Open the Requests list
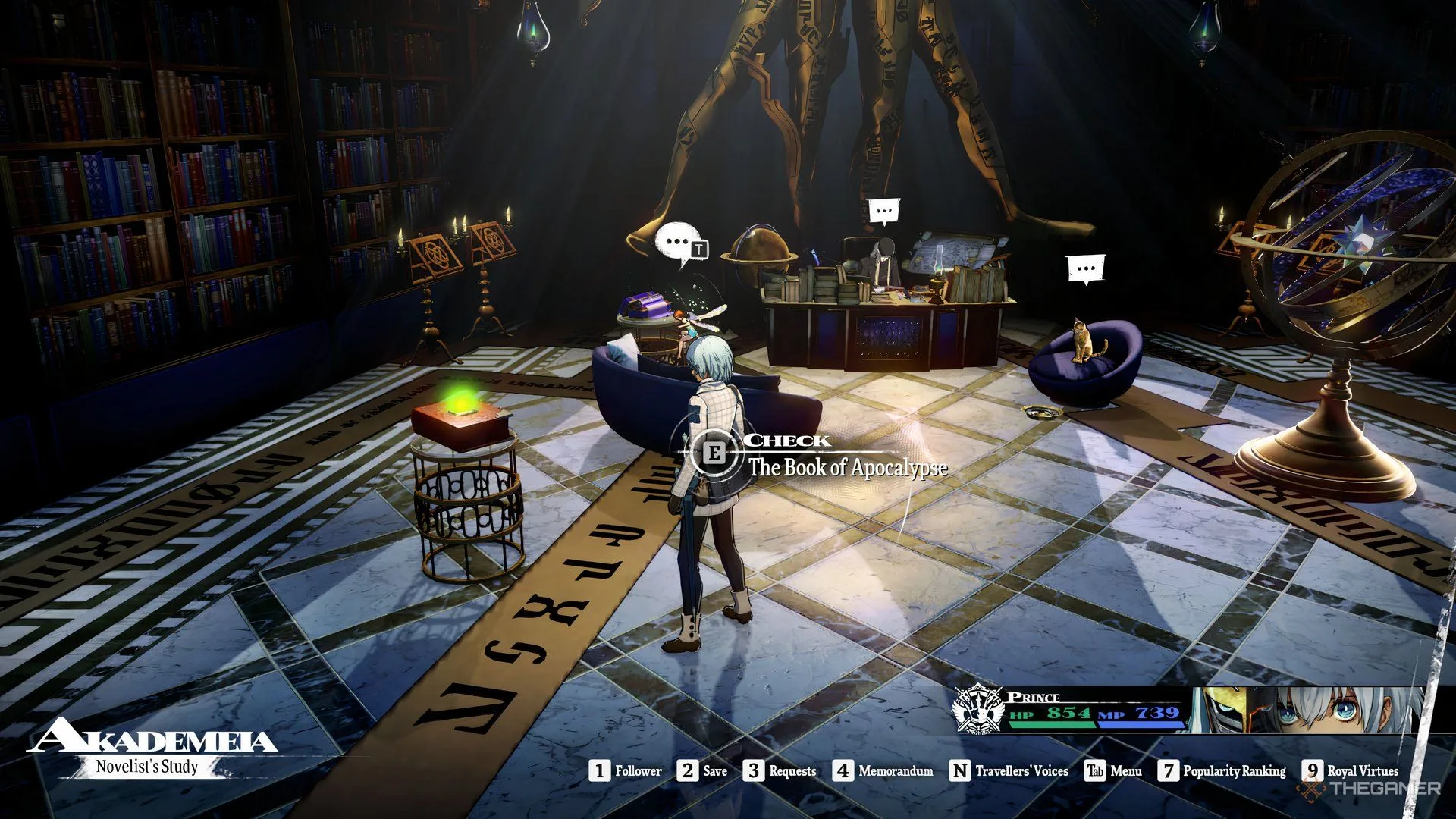 coord(780,770)
